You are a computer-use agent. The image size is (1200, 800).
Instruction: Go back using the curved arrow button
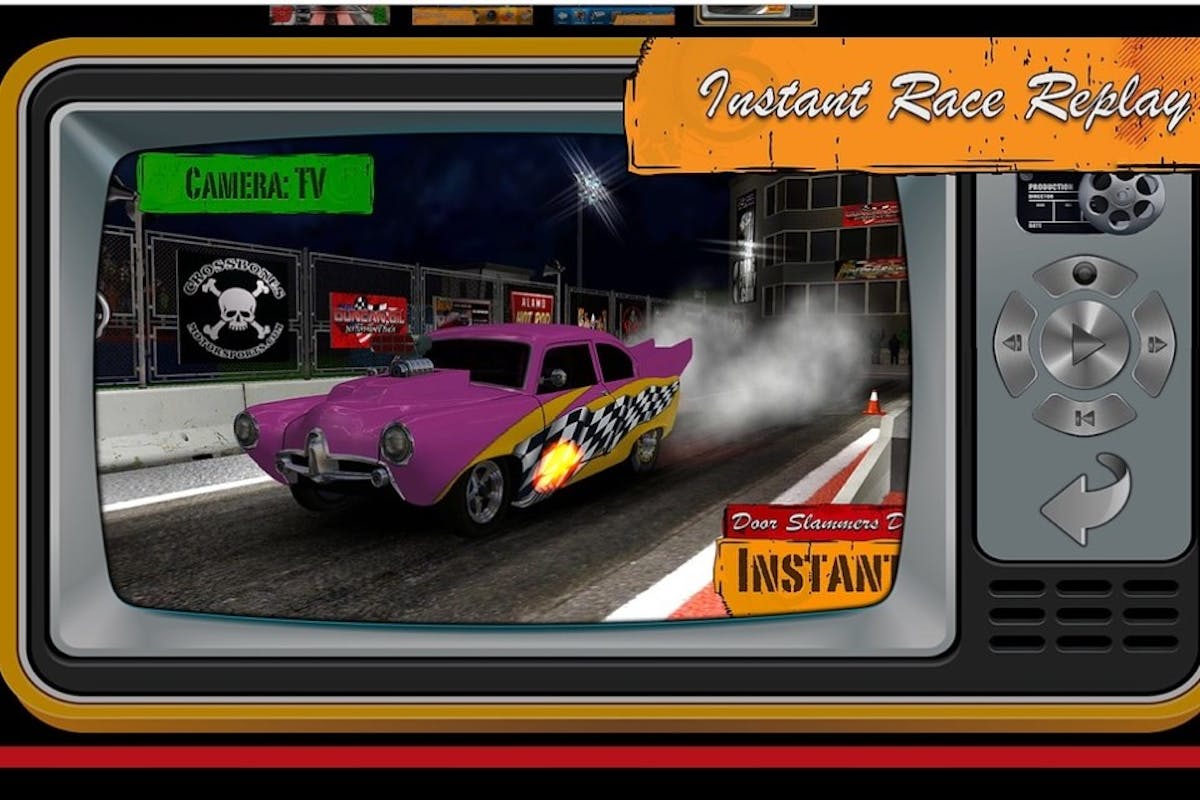click(x=1084, y=497)
